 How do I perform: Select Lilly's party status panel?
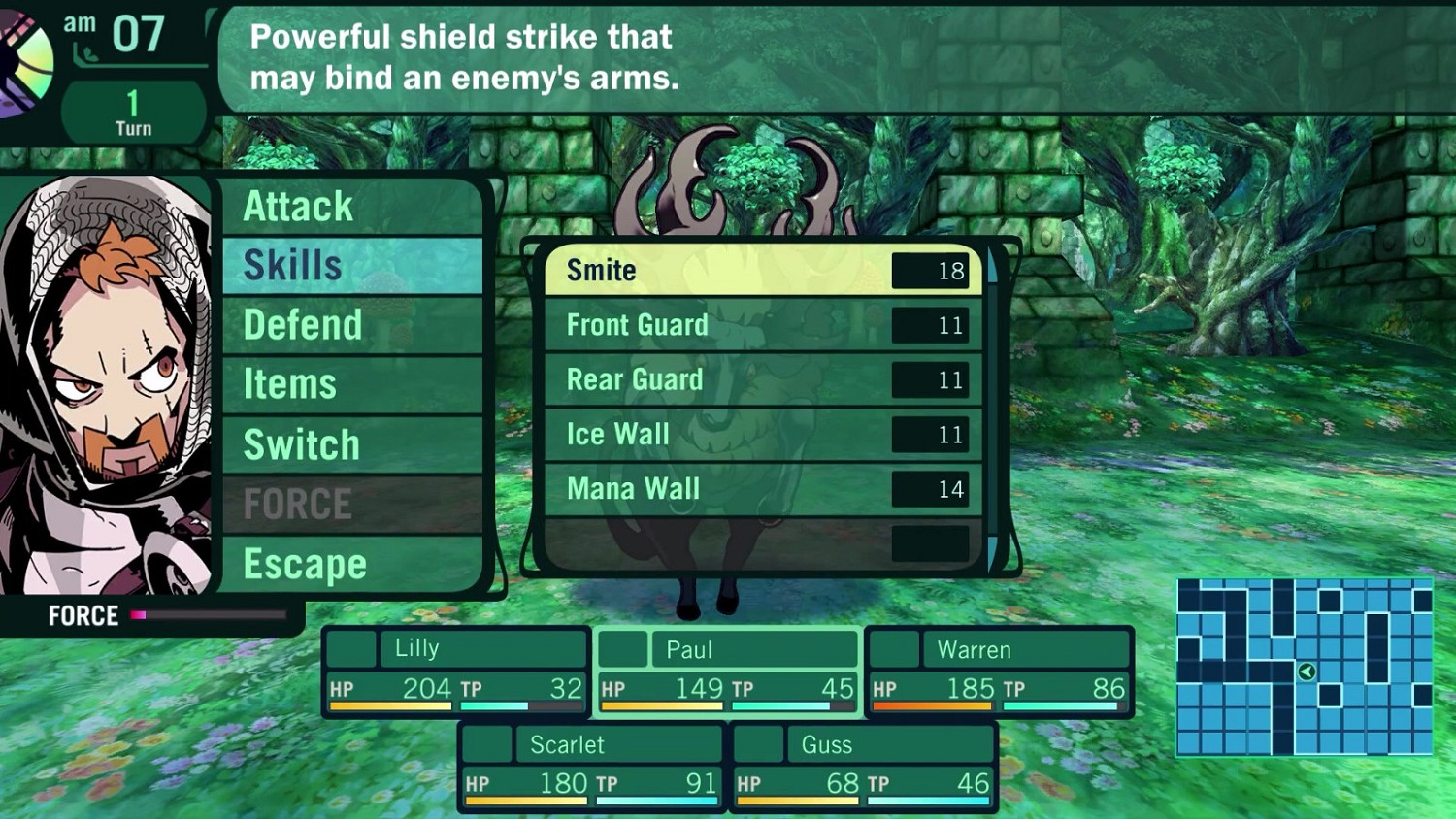coord(456,672)
